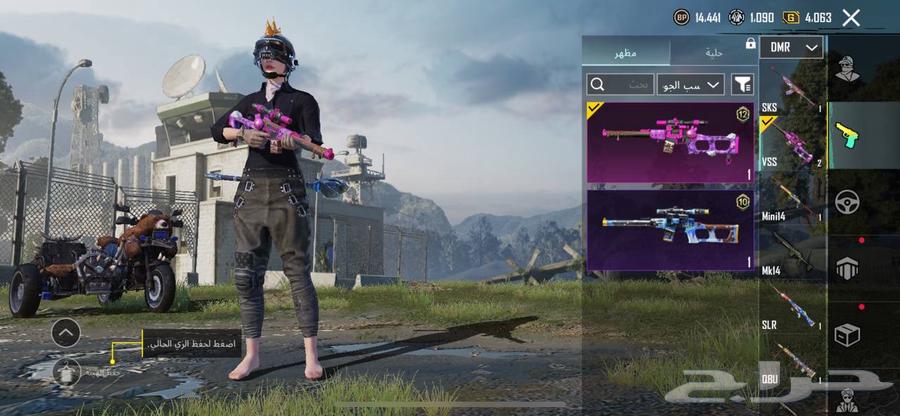Expand the up-arrow circle button

(66, 332)
